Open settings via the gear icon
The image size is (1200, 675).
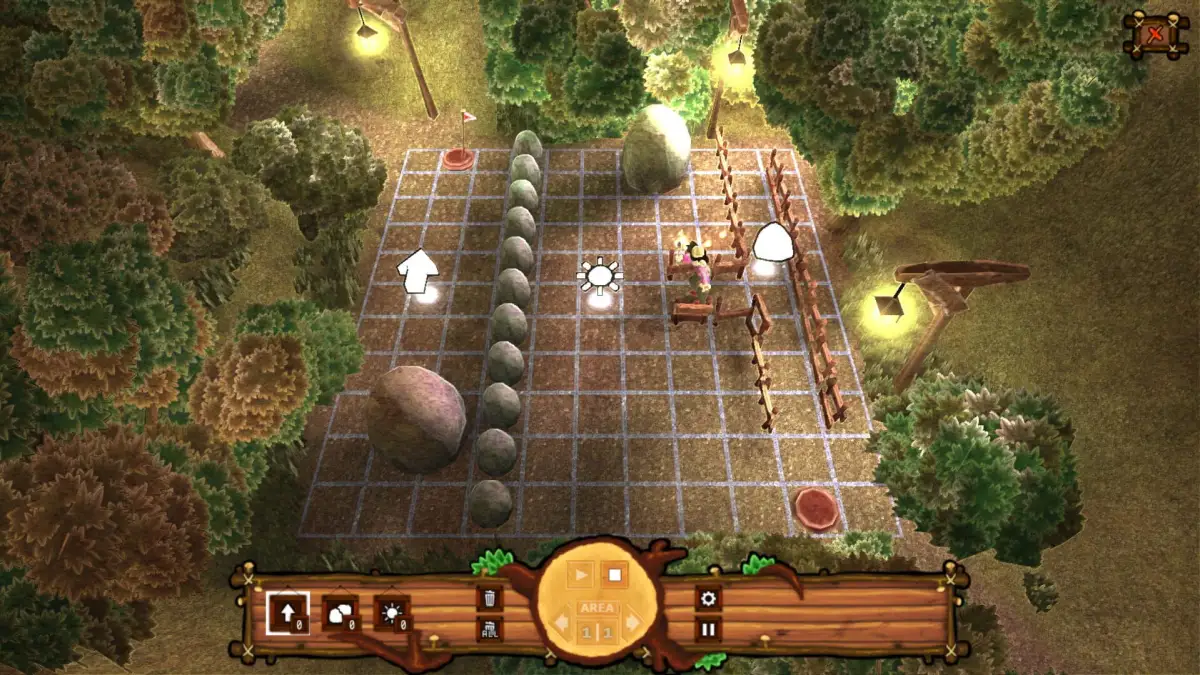[x=709, y=599]
